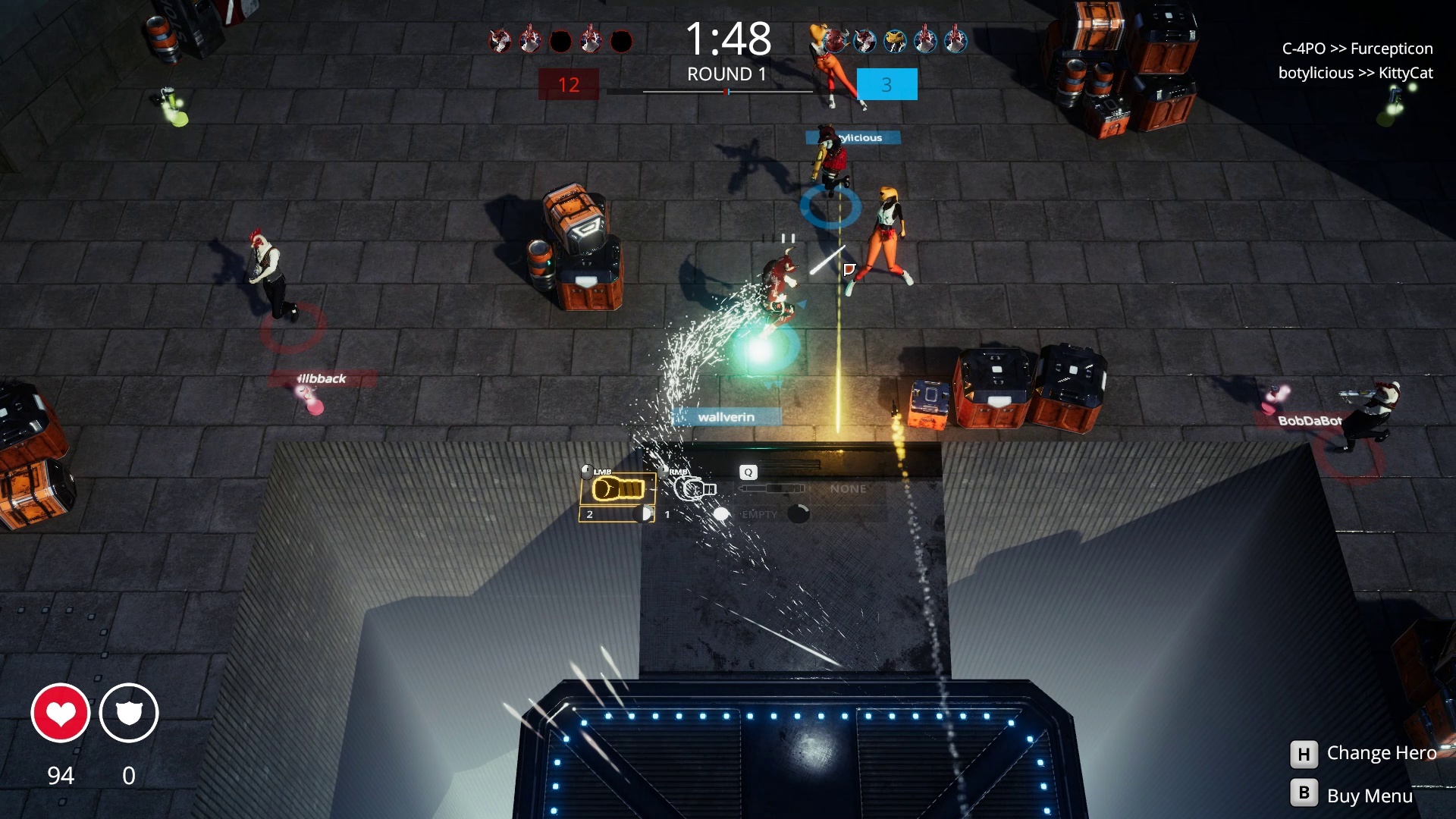Viewport: 1456px width, 819px height.
Task: Click the red heart health icon
Action: click(x=61, y=713)
